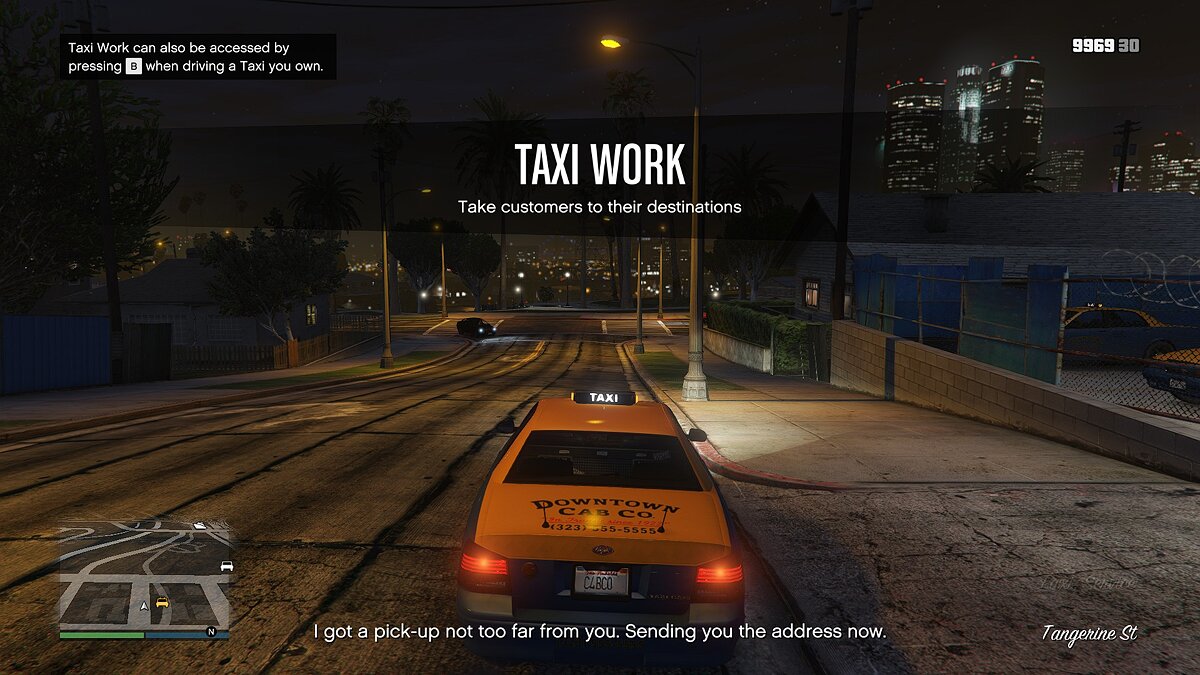Image resolution: width=1200 pixels, height=675 pixels.
Task: Open the minimap in the corner
Action: [x=144, y=573]
